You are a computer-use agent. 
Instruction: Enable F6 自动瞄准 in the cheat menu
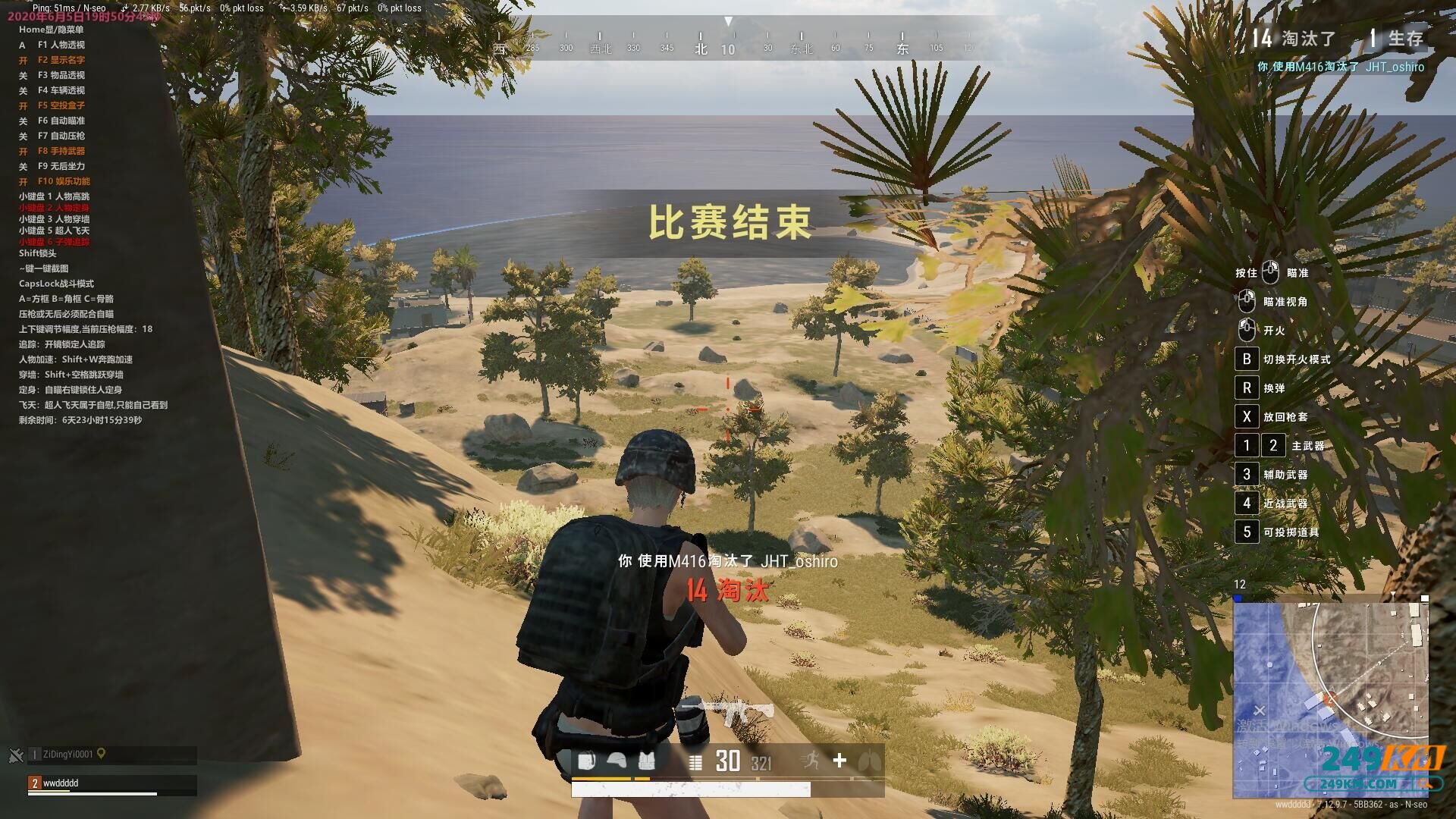(61, 121)
